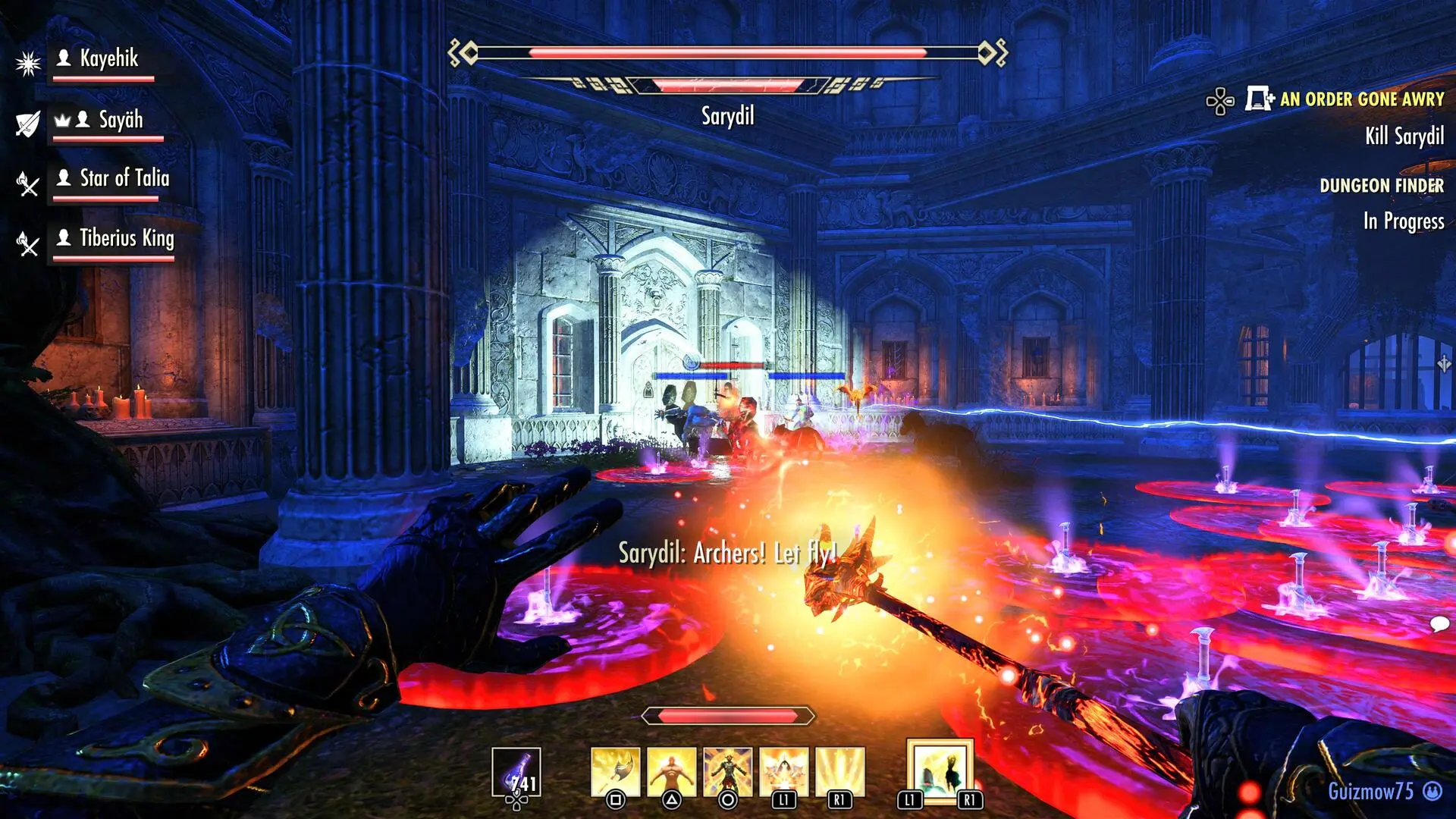Use the glowing star burst ability

click(783, 771)
